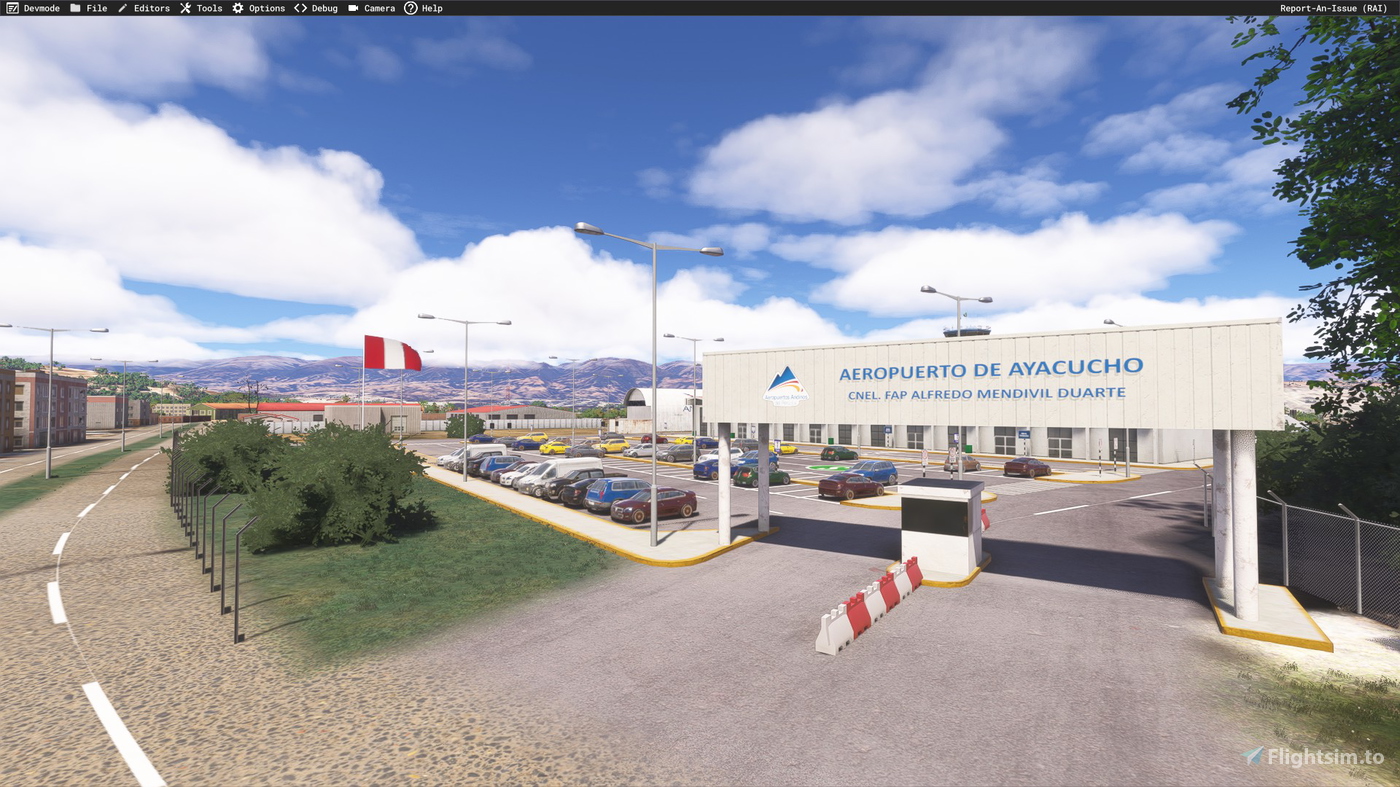
Task: Open the Debug menu
Action: 321,7
